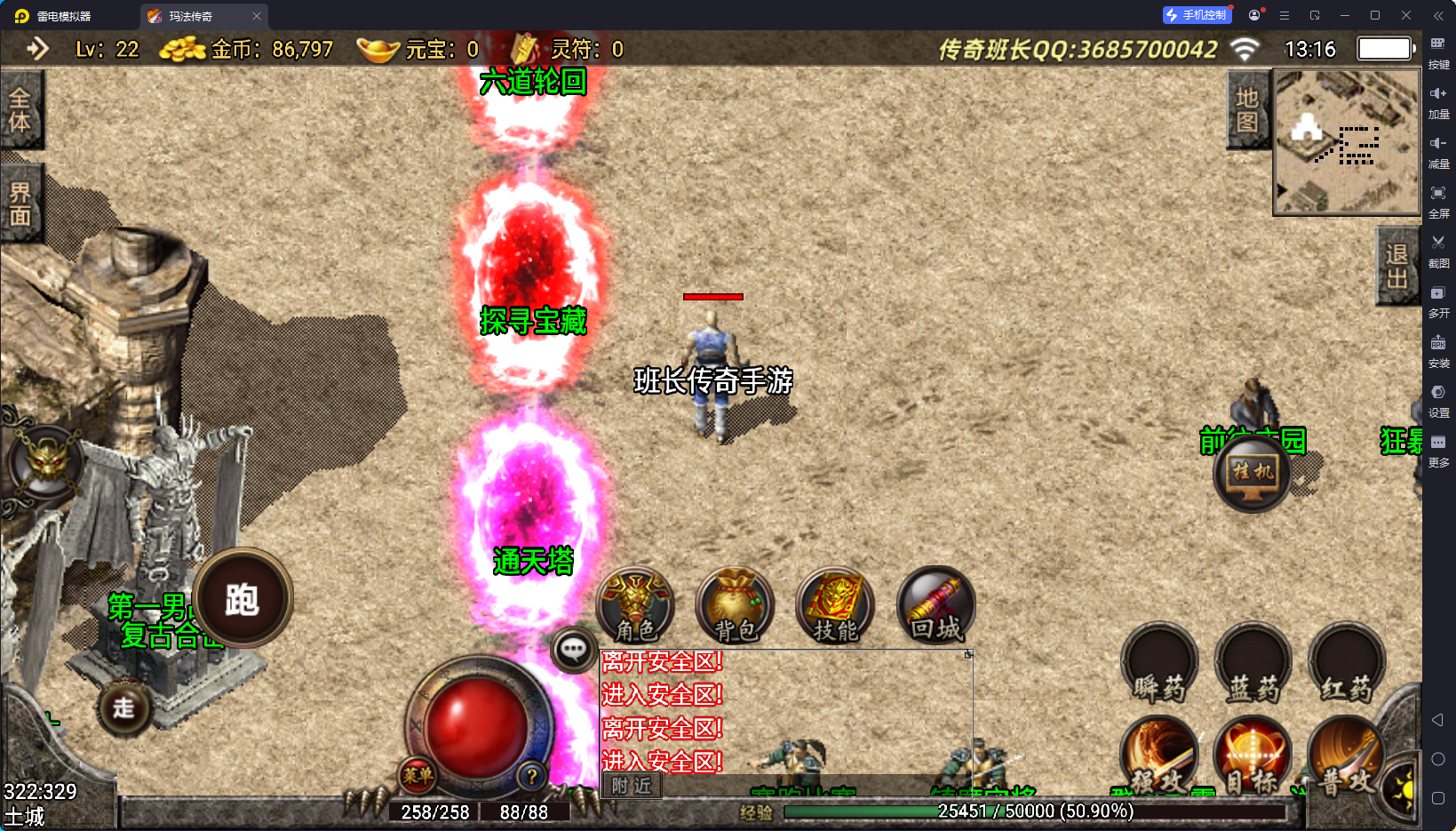Viewport: 1456px width, 831px height.
Task: Open the 角色 character panel
Action: coord(635,606)
